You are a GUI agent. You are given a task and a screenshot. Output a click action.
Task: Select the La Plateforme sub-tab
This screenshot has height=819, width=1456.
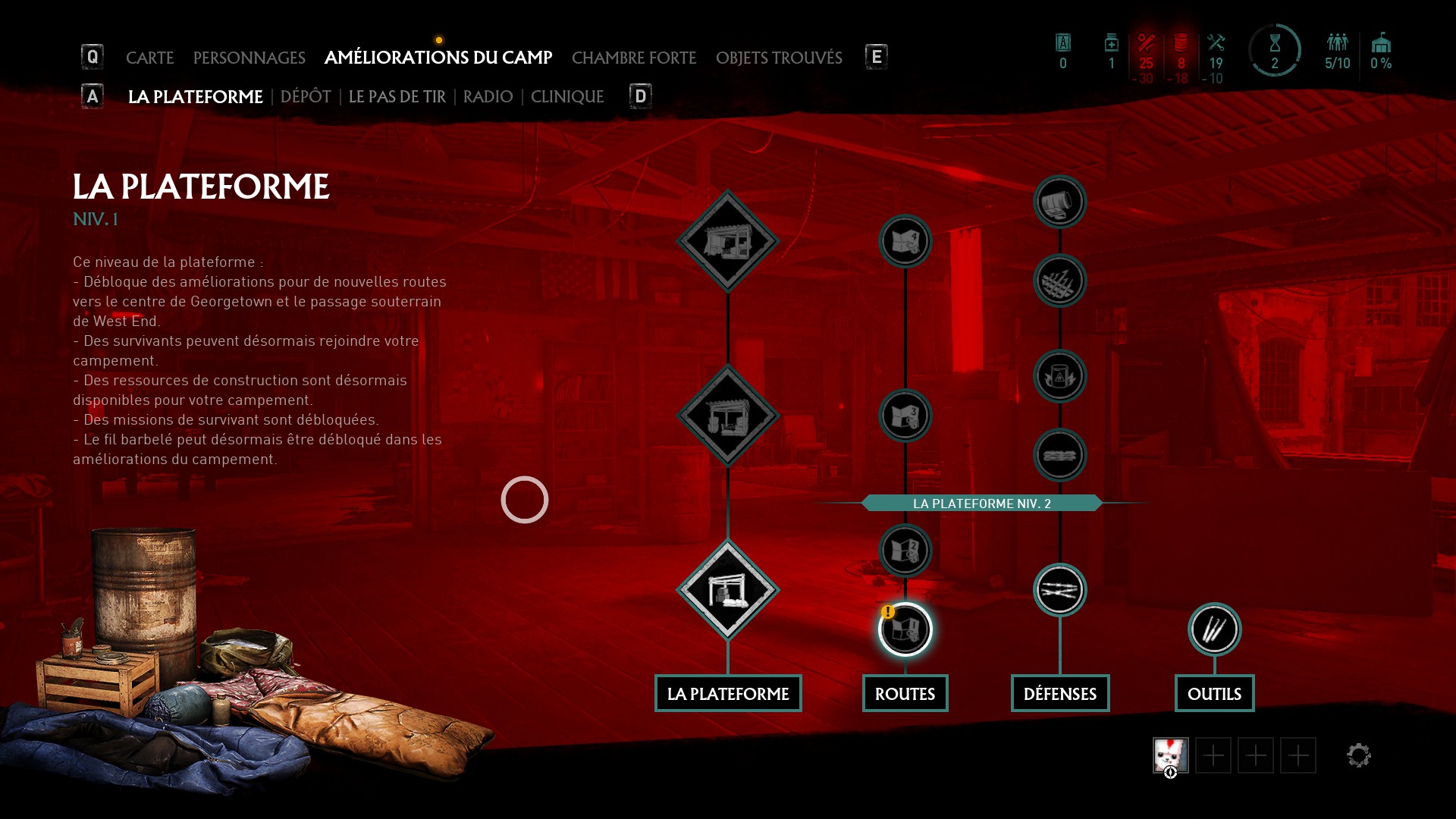point(195,97)
